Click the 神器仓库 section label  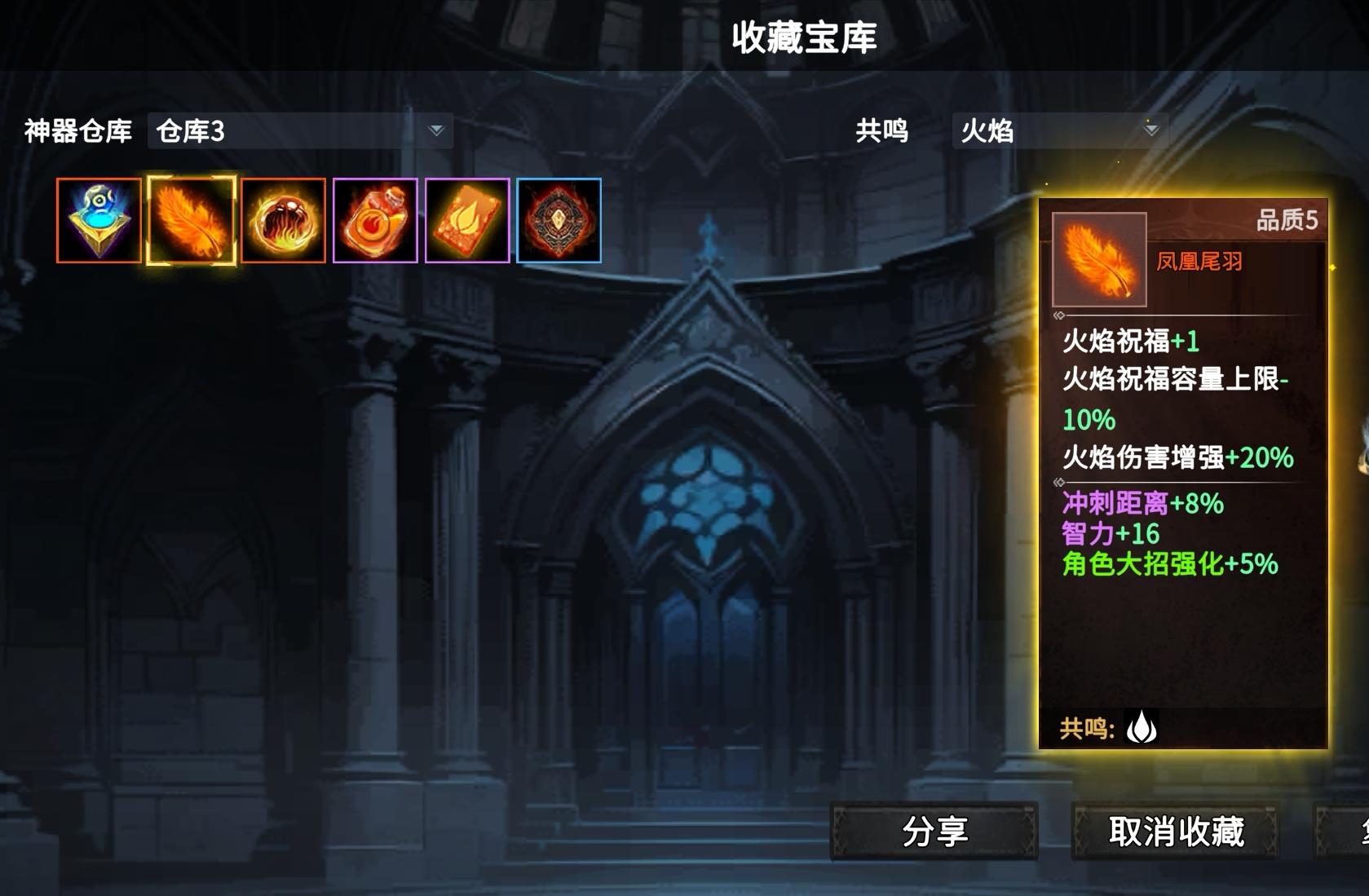(x=77, y=130)
